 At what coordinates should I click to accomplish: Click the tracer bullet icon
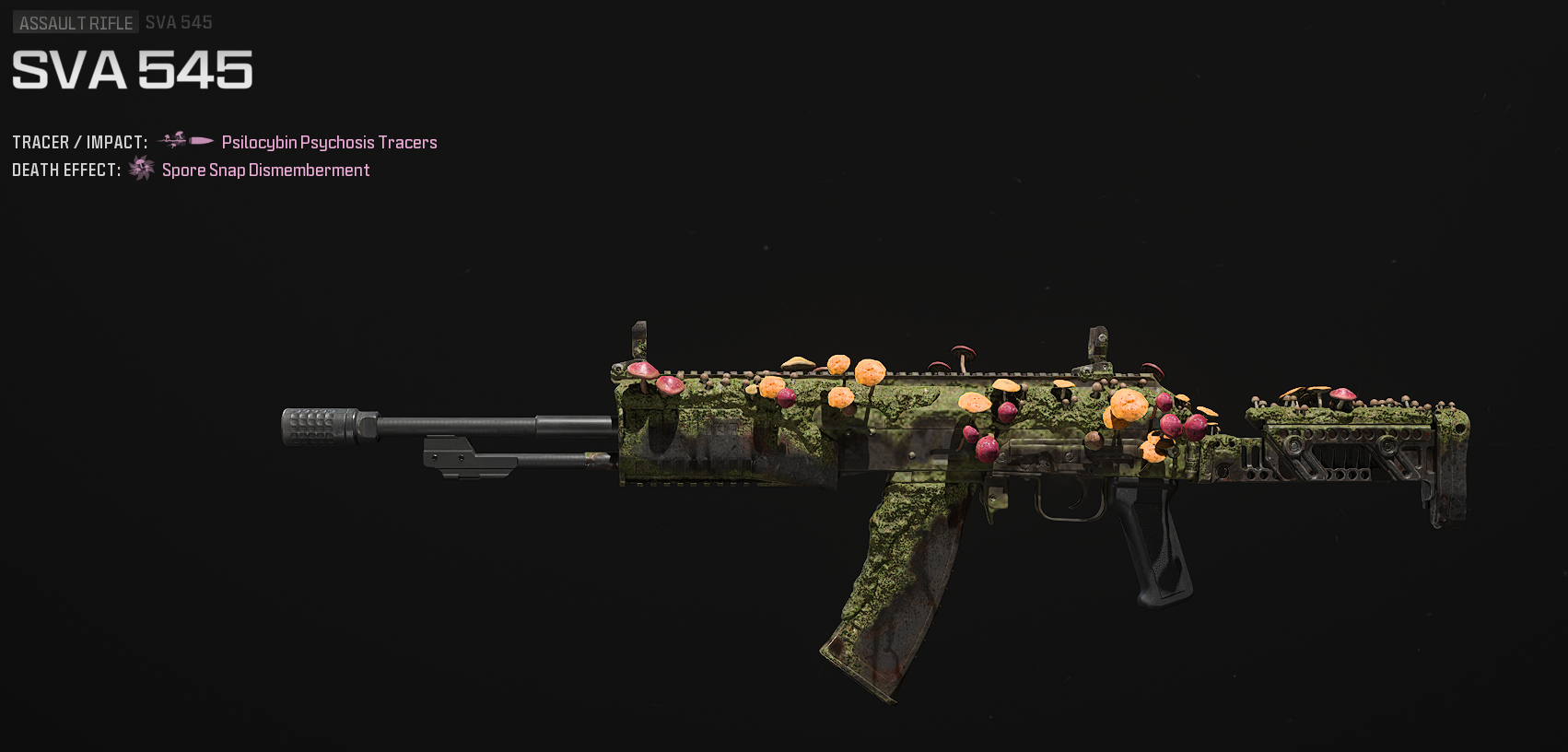(186, 141)
